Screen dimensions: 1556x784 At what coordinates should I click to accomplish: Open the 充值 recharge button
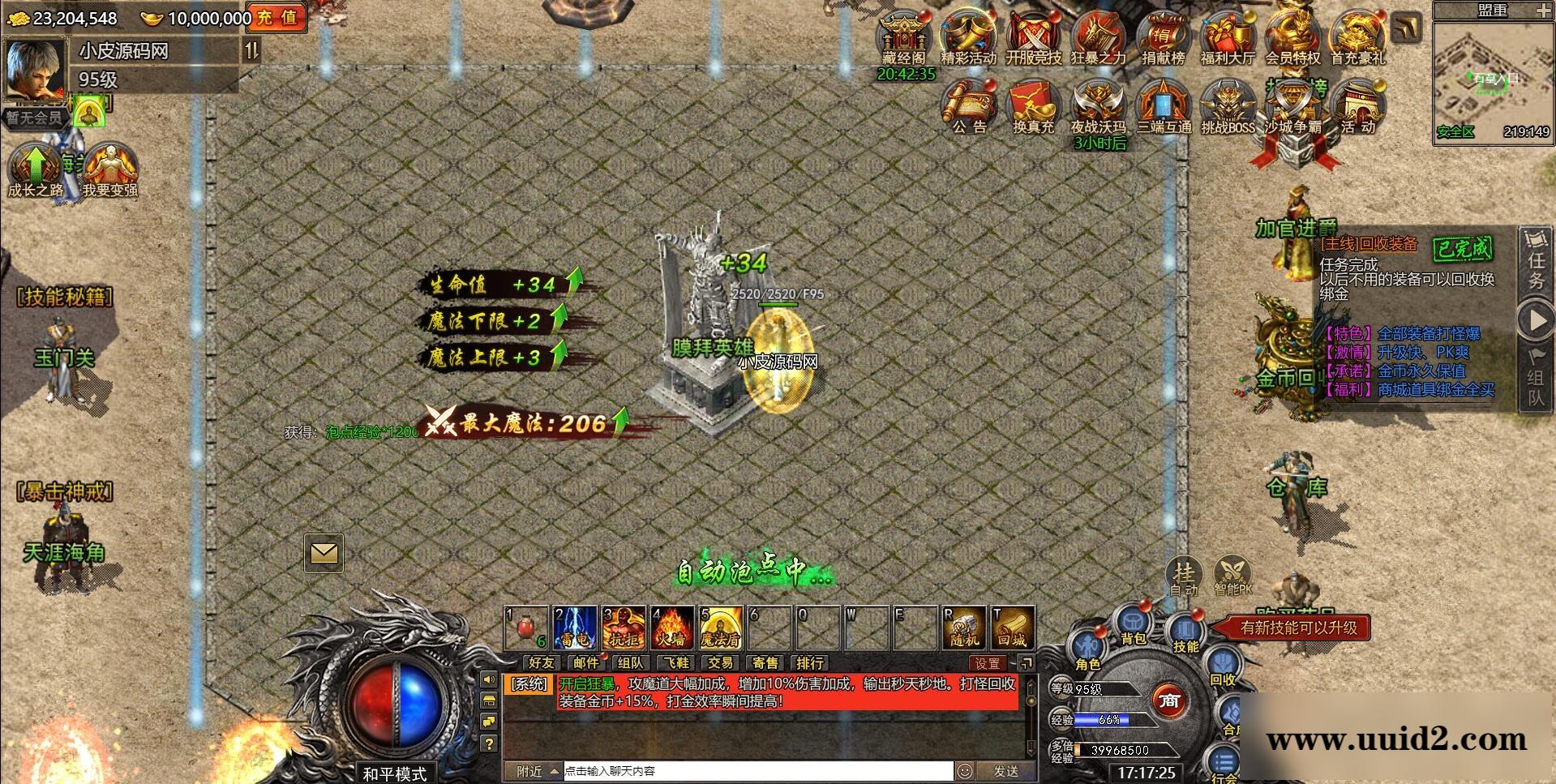tap(277, 18)
